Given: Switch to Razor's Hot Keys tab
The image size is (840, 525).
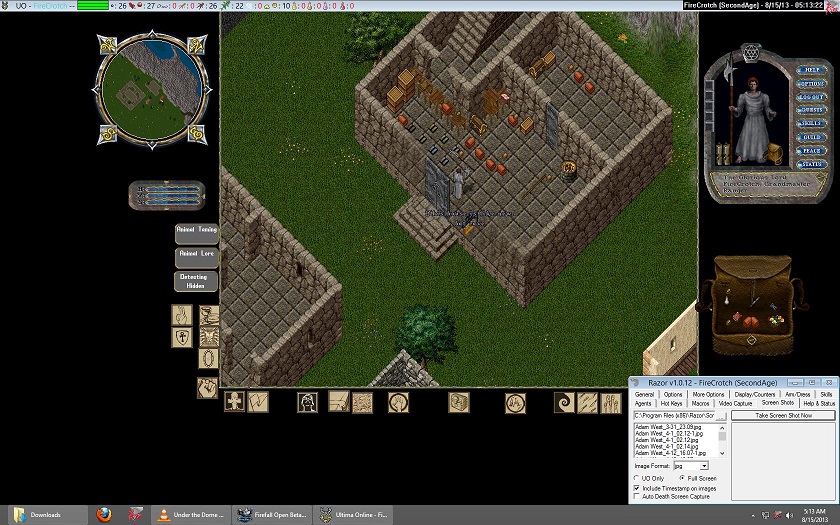Looking at the screenshot, I should 672,404.
